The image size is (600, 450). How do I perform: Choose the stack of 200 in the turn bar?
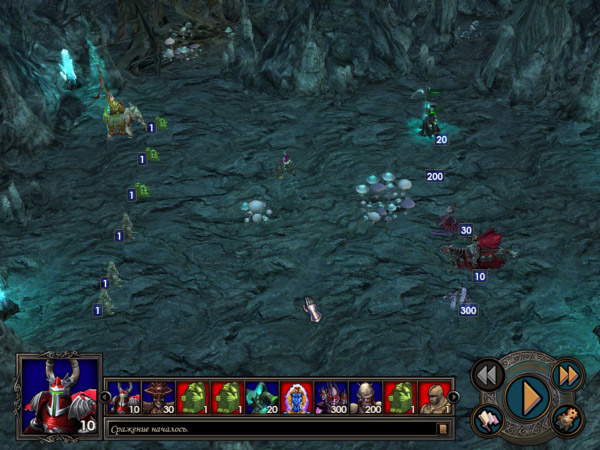coord(366,398)
